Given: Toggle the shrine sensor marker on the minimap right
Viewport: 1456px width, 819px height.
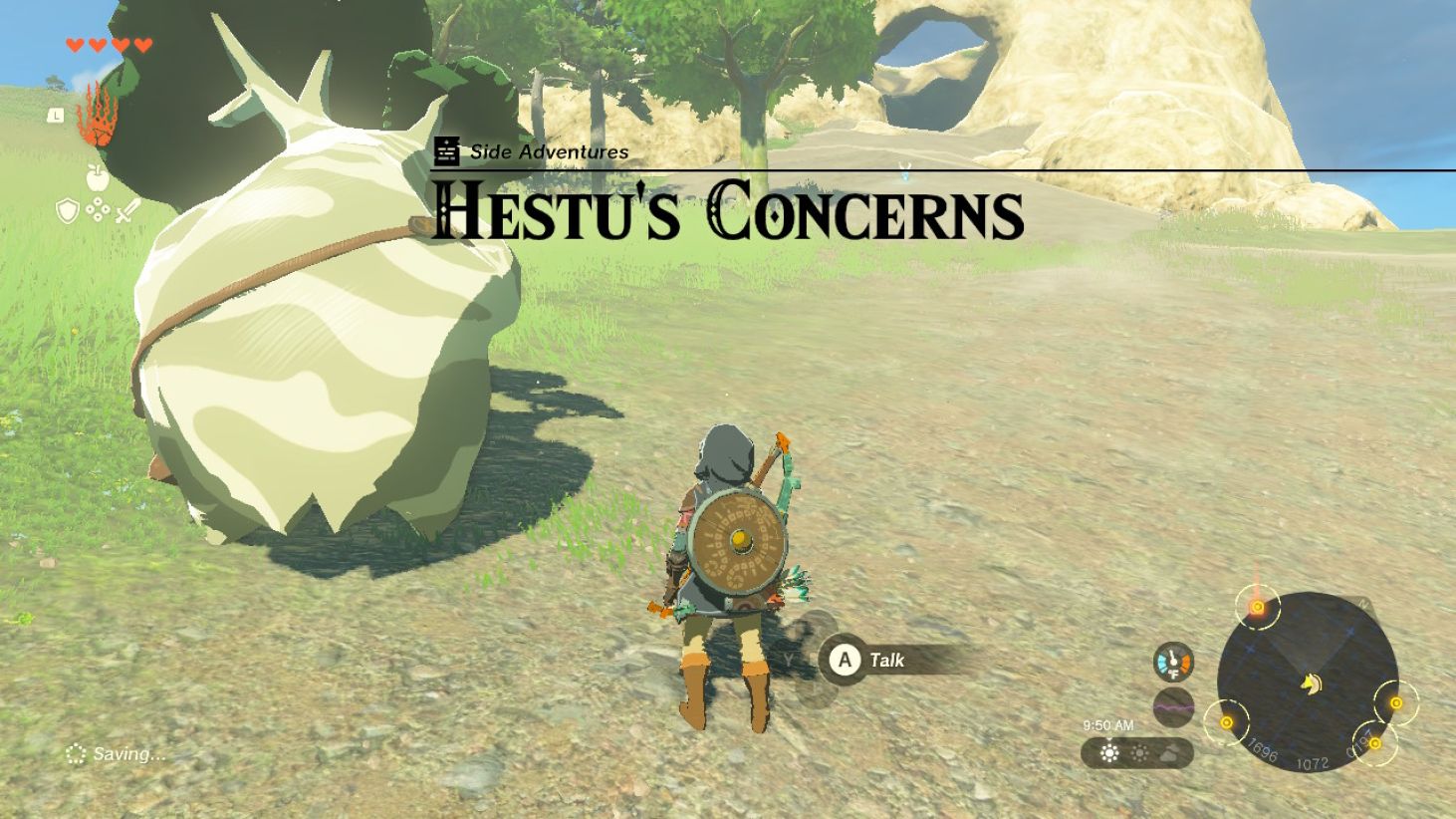Looking at the screenshot, I should coord(1395,702).
